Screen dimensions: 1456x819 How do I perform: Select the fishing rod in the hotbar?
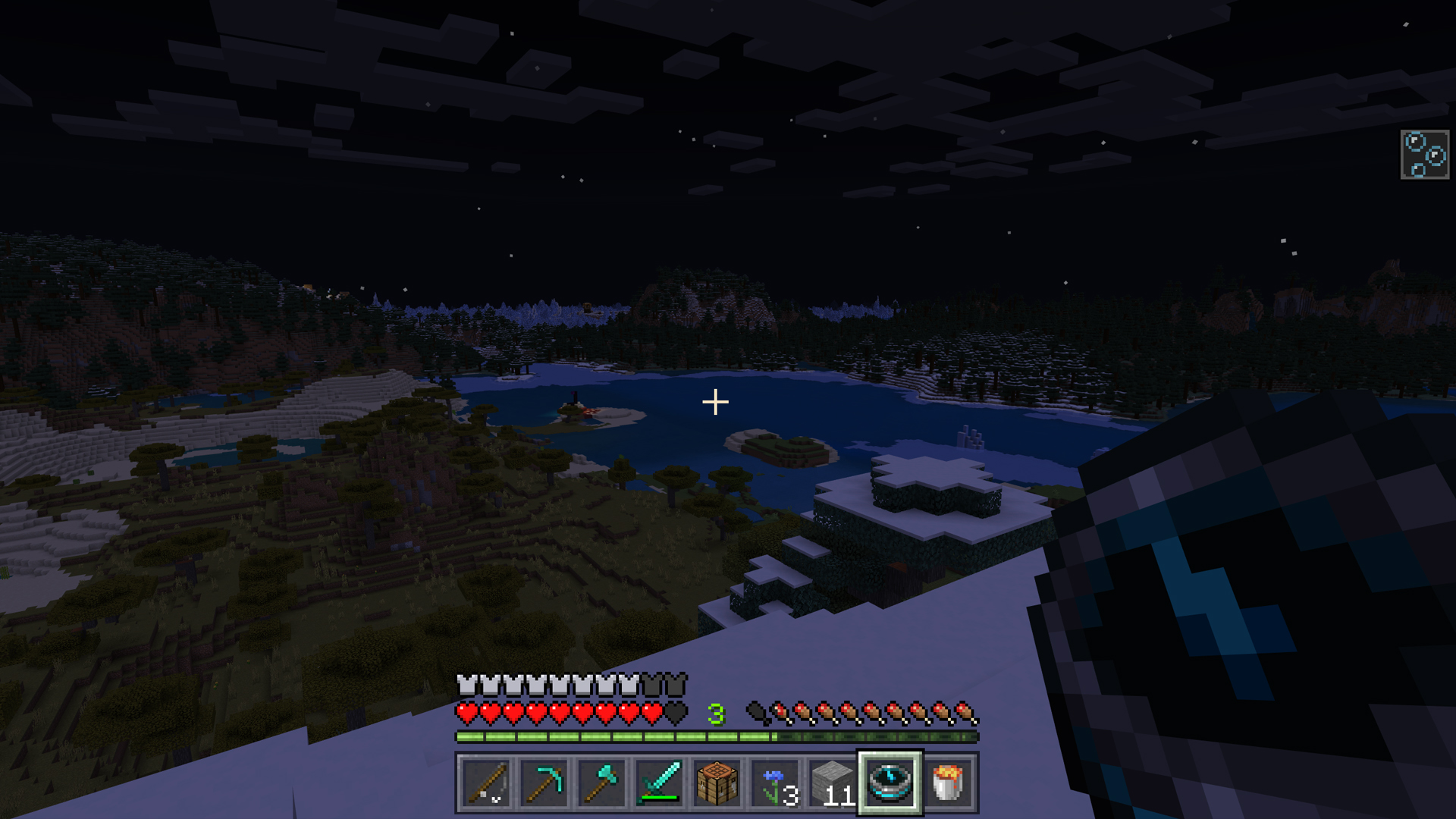485,783
